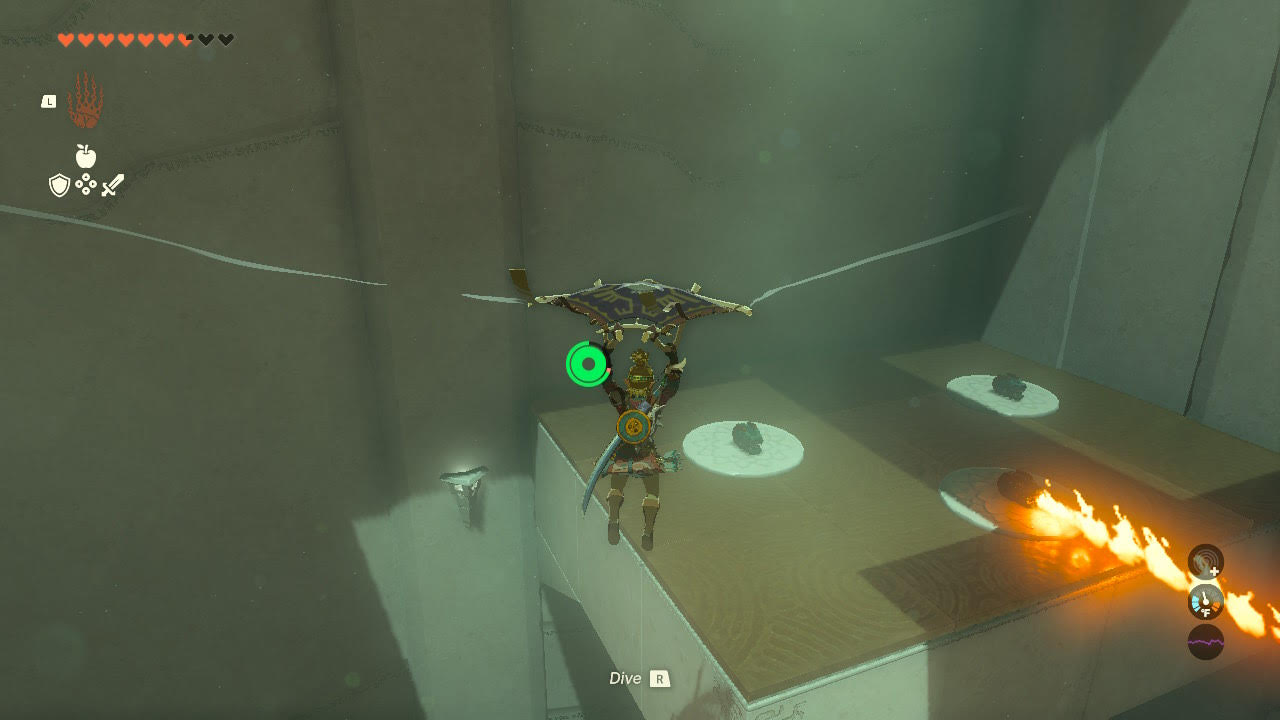Click the half-empty seventh heart
Viewport: 1280px width, 720px height.
pos(185,39)
